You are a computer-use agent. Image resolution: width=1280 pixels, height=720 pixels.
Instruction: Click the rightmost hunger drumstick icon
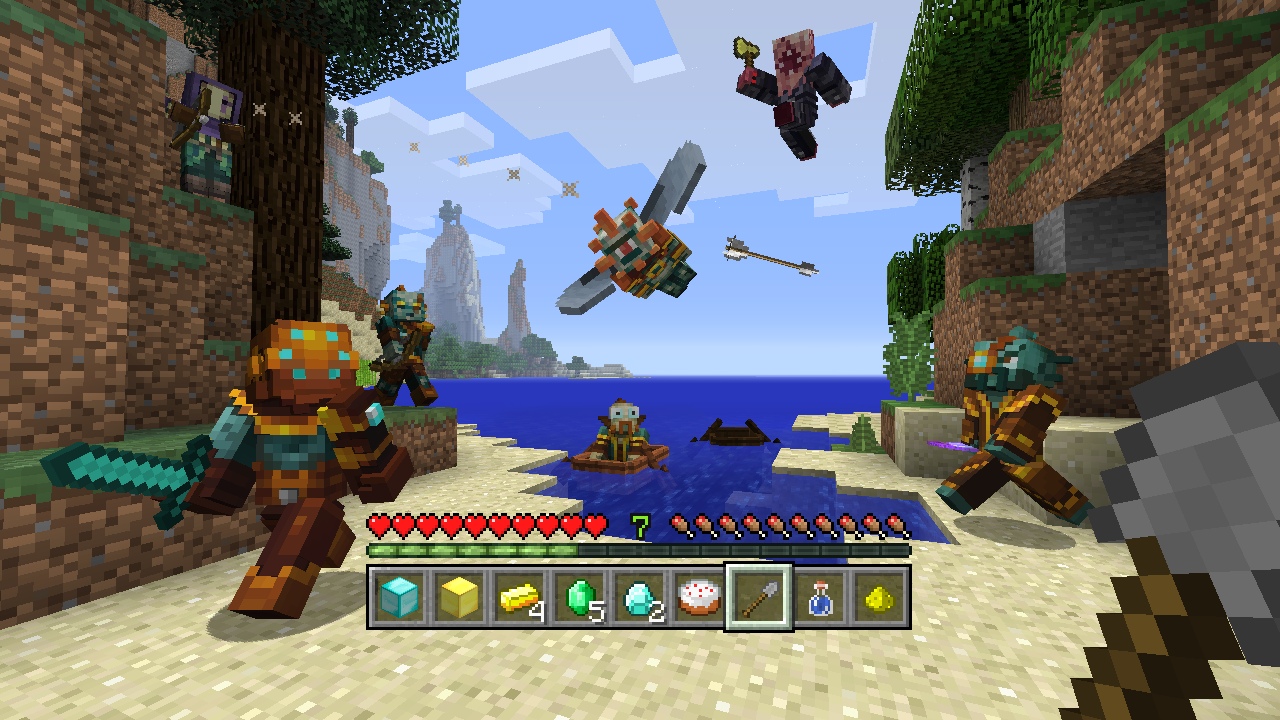[x=893, y=524]
